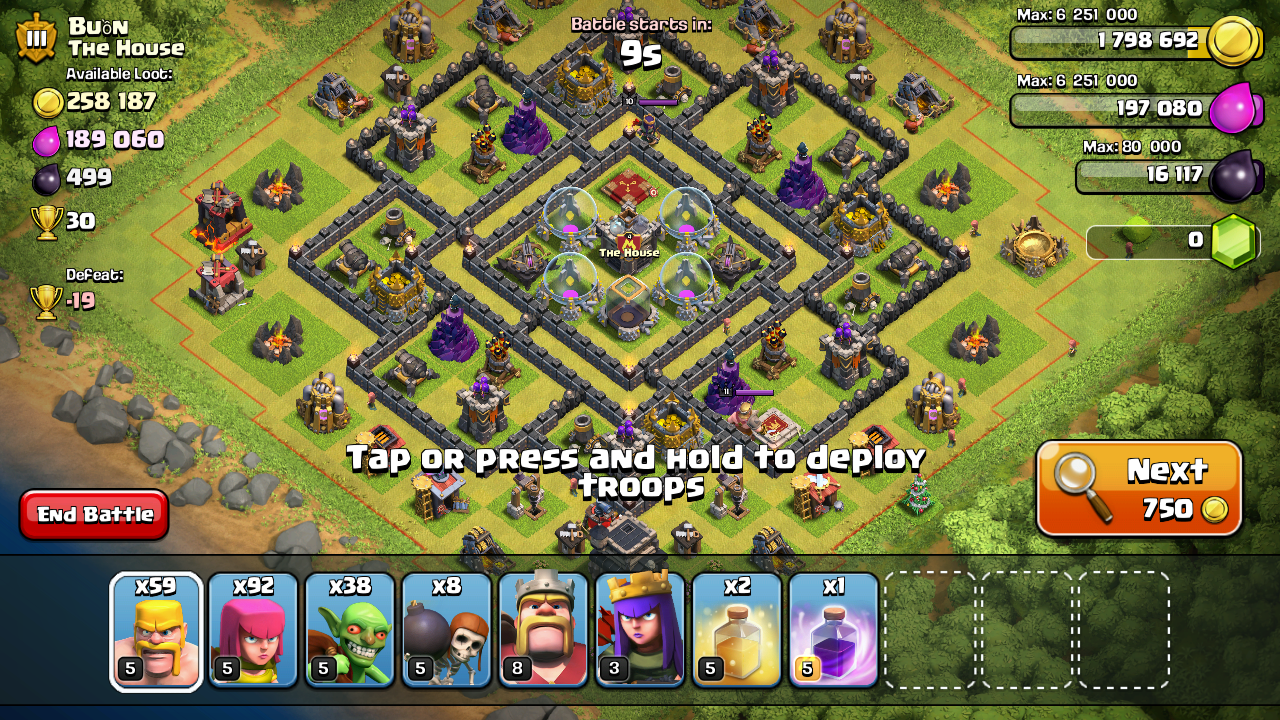Select the Barbarian troop card x59

tap(155, 630)
